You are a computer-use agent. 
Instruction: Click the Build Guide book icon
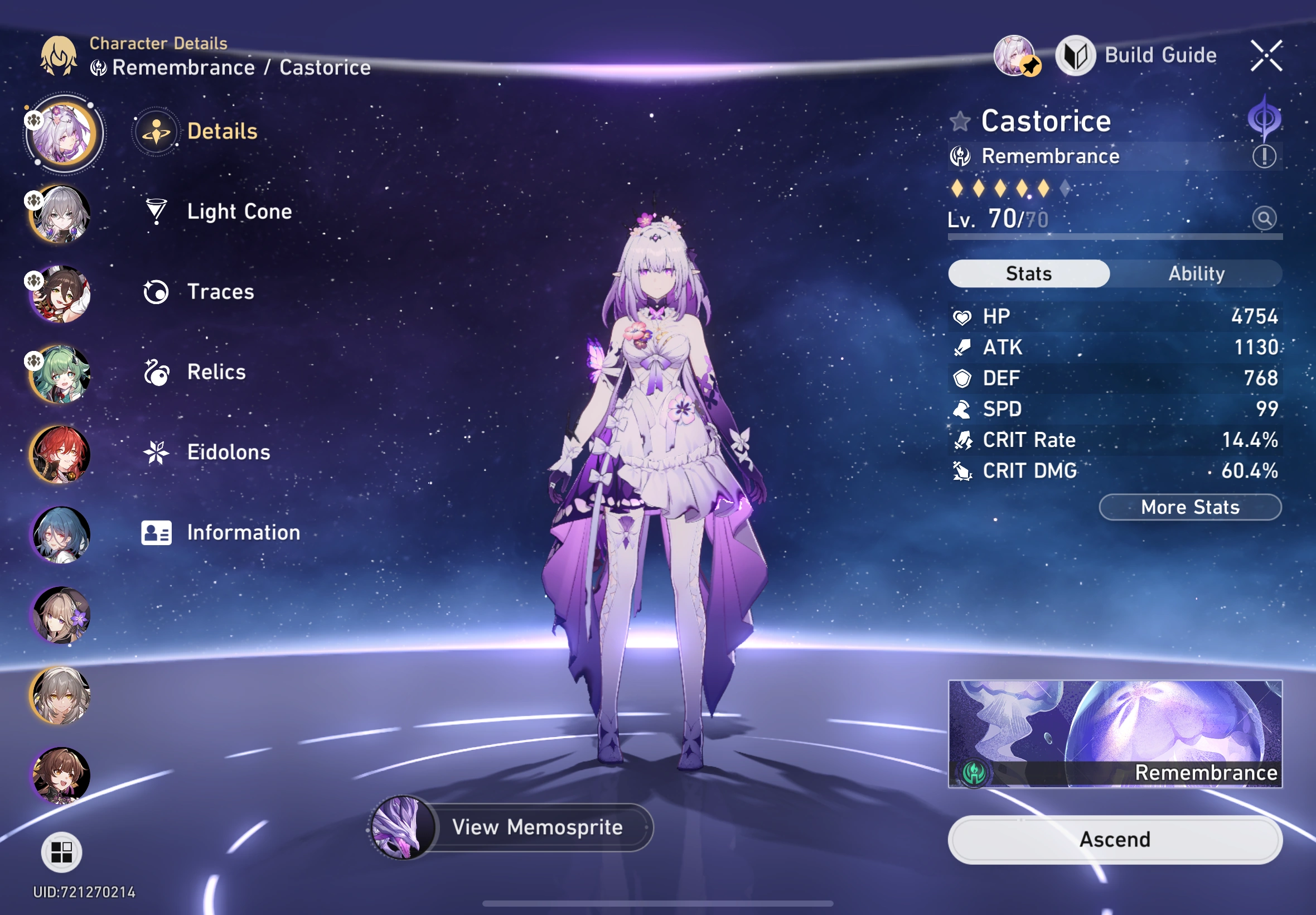pos(1076,56)
